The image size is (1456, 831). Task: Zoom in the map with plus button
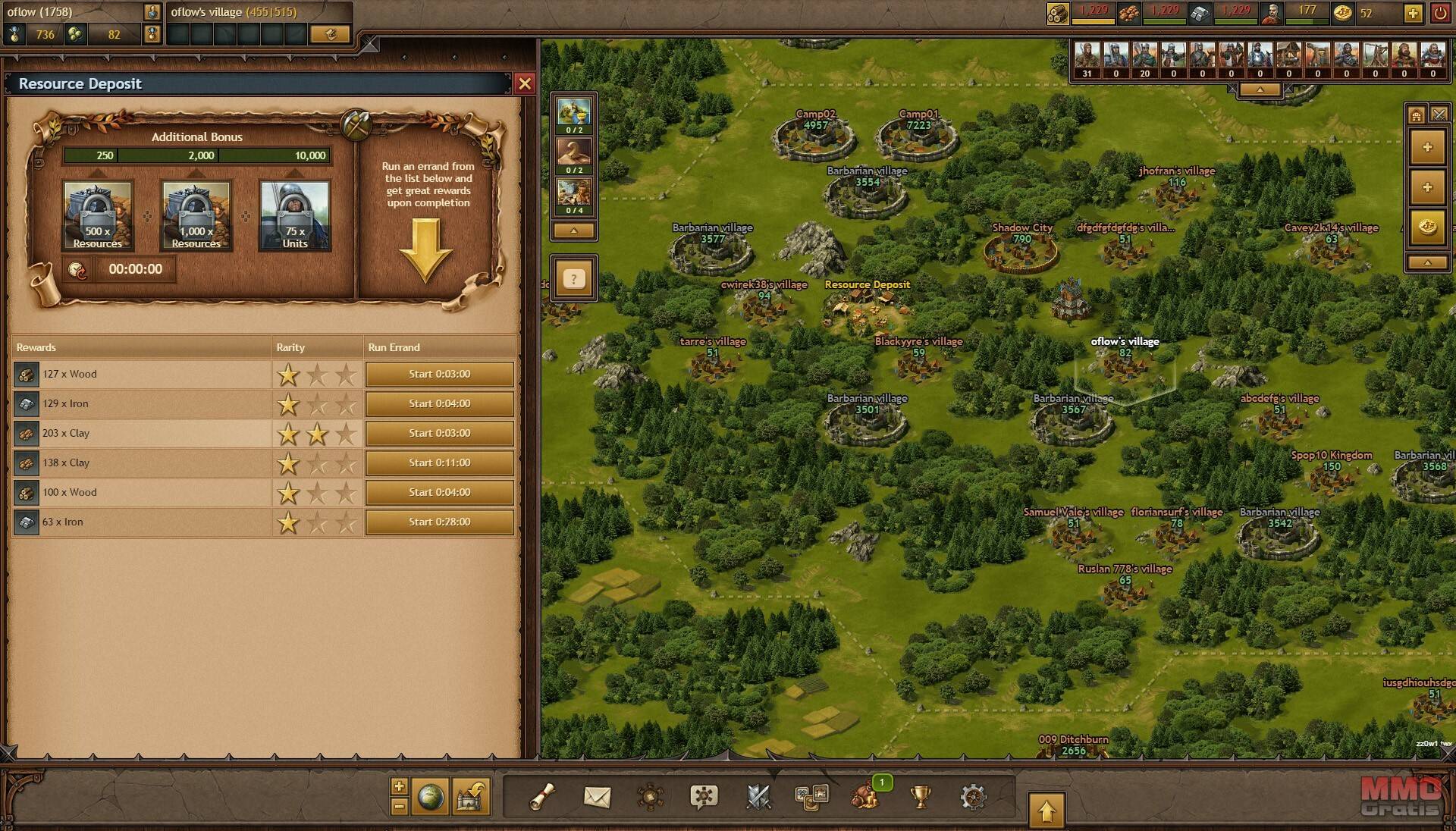tap(400, 786)
